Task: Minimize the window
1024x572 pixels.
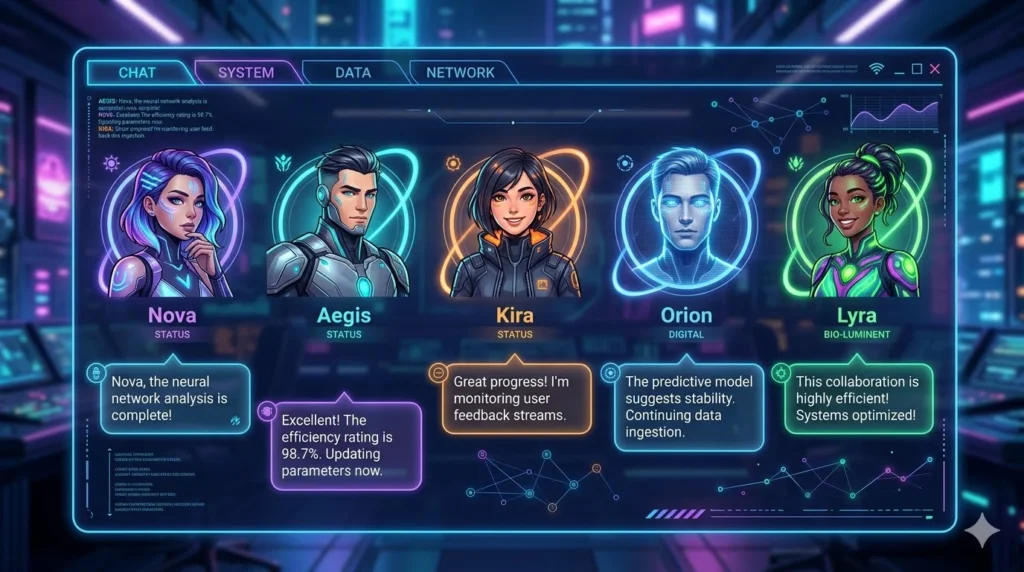Action: point(899,69)
